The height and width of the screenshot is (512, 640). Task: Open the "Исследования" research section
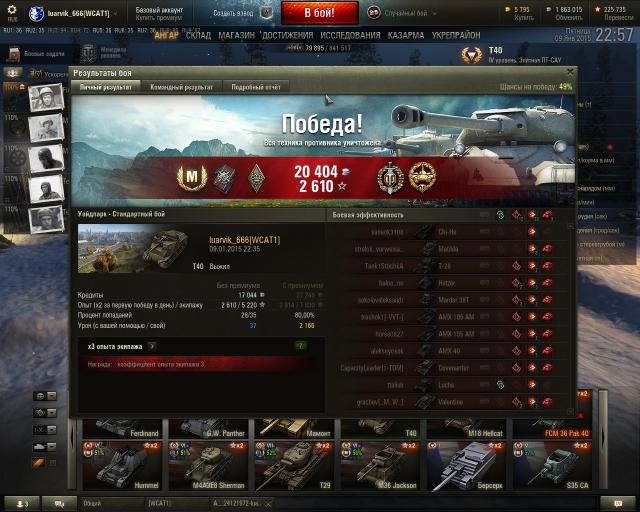[350, 35]
